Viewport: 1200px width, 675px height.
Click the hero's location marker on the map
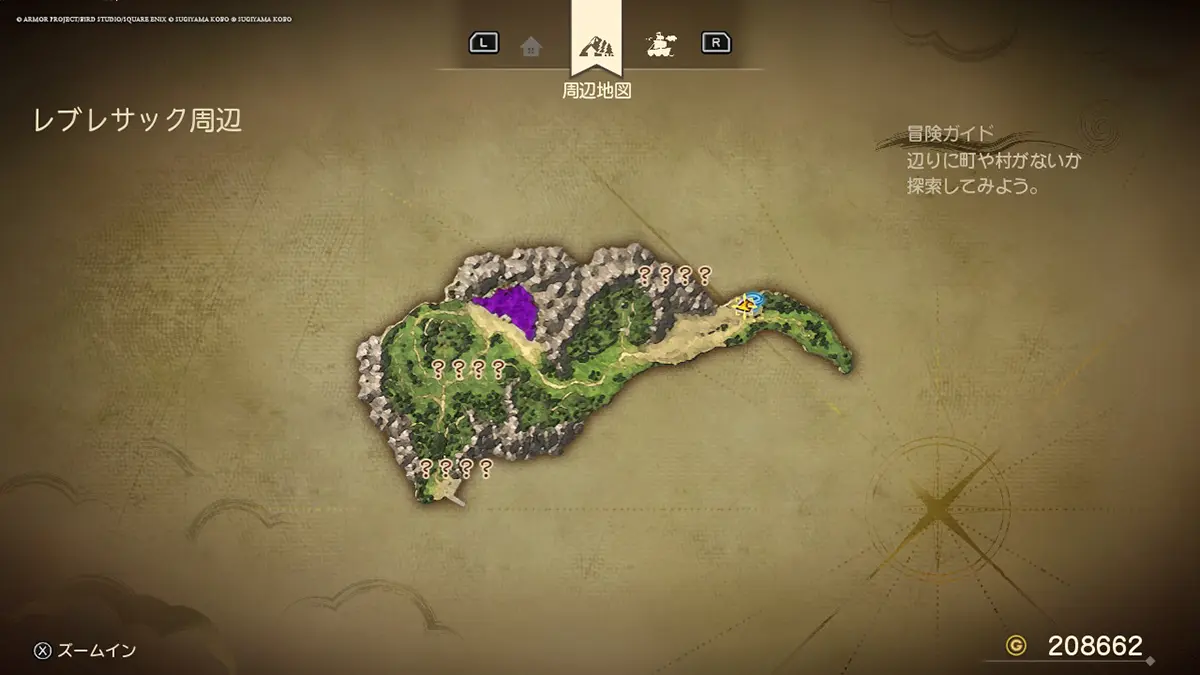(x=746, y=304)
